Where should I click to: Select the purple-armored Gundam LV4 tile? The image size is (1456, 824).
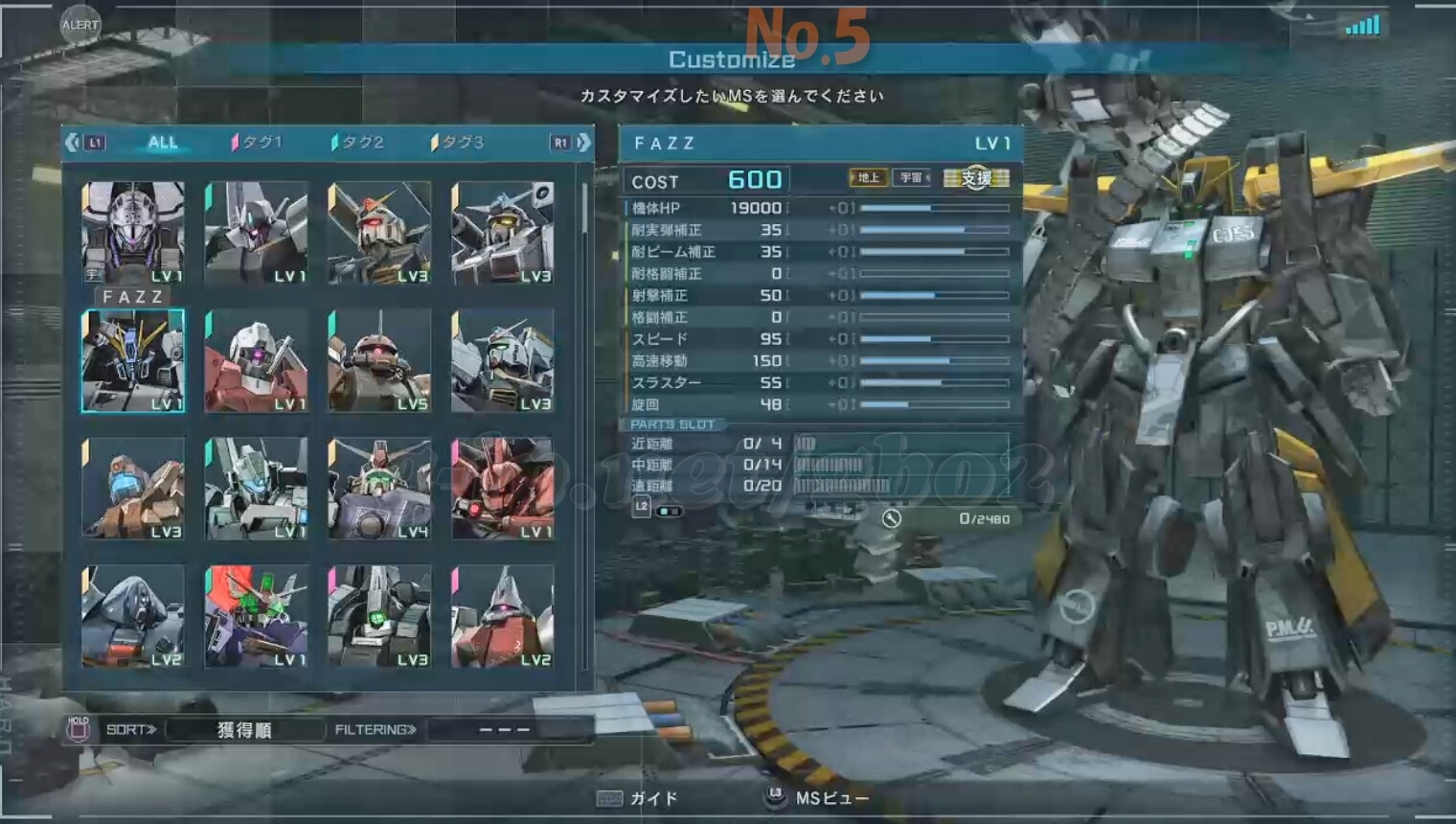(x=379, y=489)
